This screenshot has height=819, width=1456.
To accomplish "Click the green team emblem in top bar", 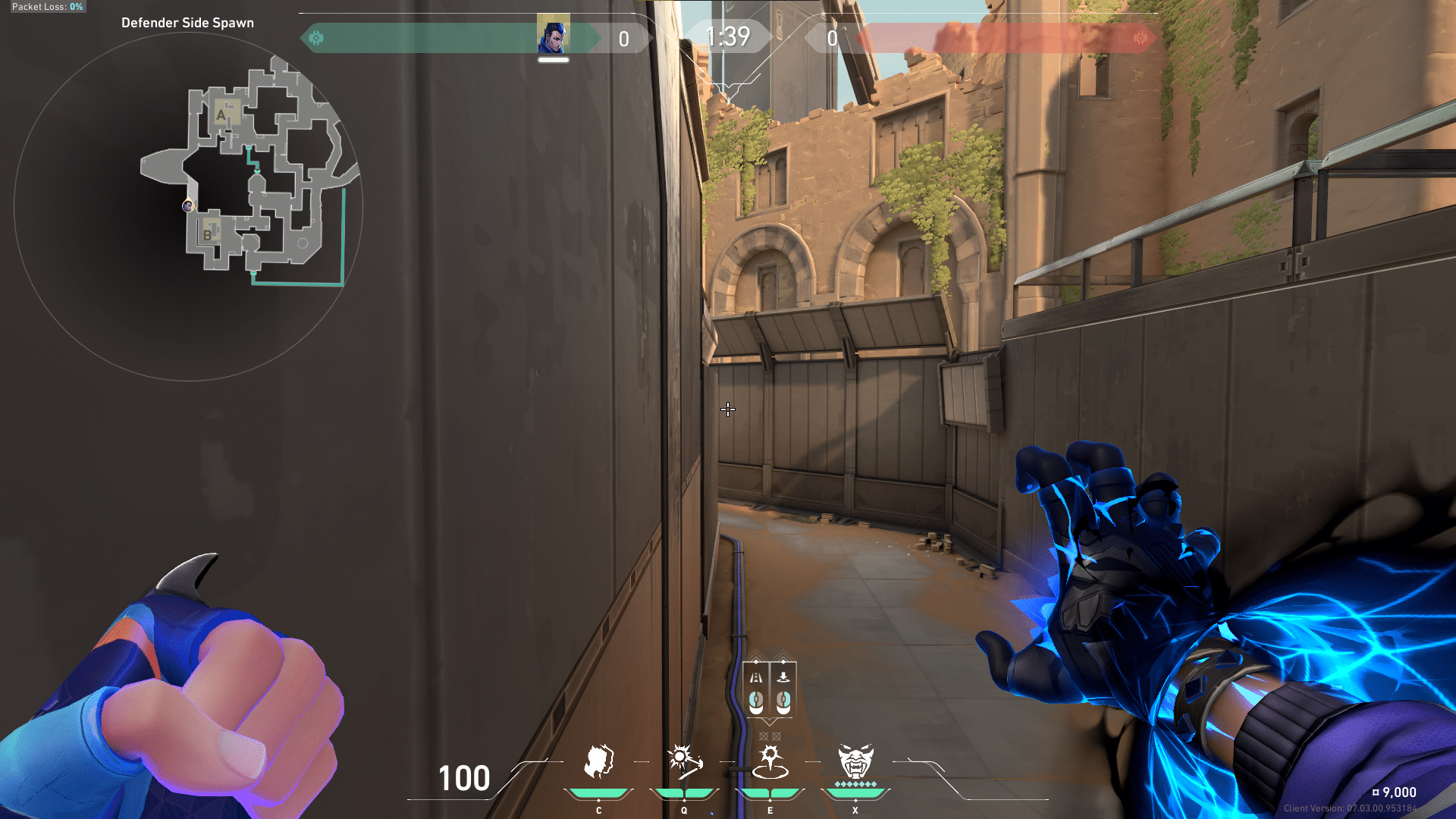I will pos(316,38).
